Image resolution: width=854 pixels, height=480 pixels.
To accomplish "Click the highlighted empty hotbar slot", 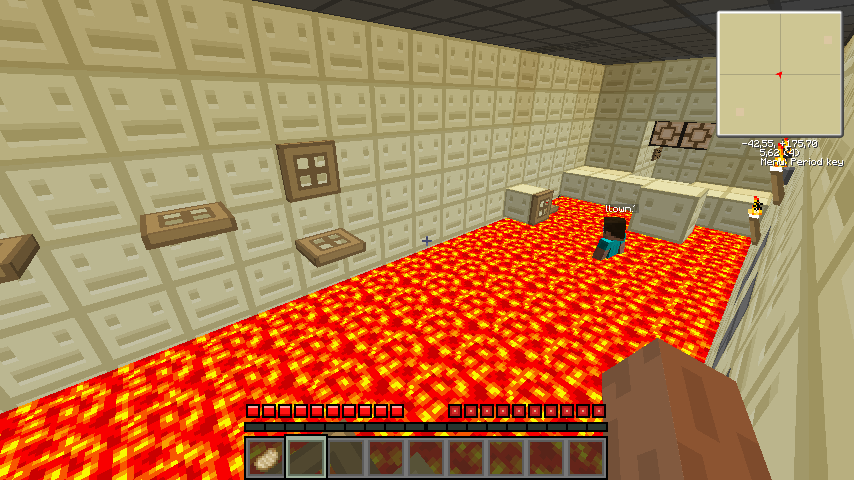I will click(306, 458).
